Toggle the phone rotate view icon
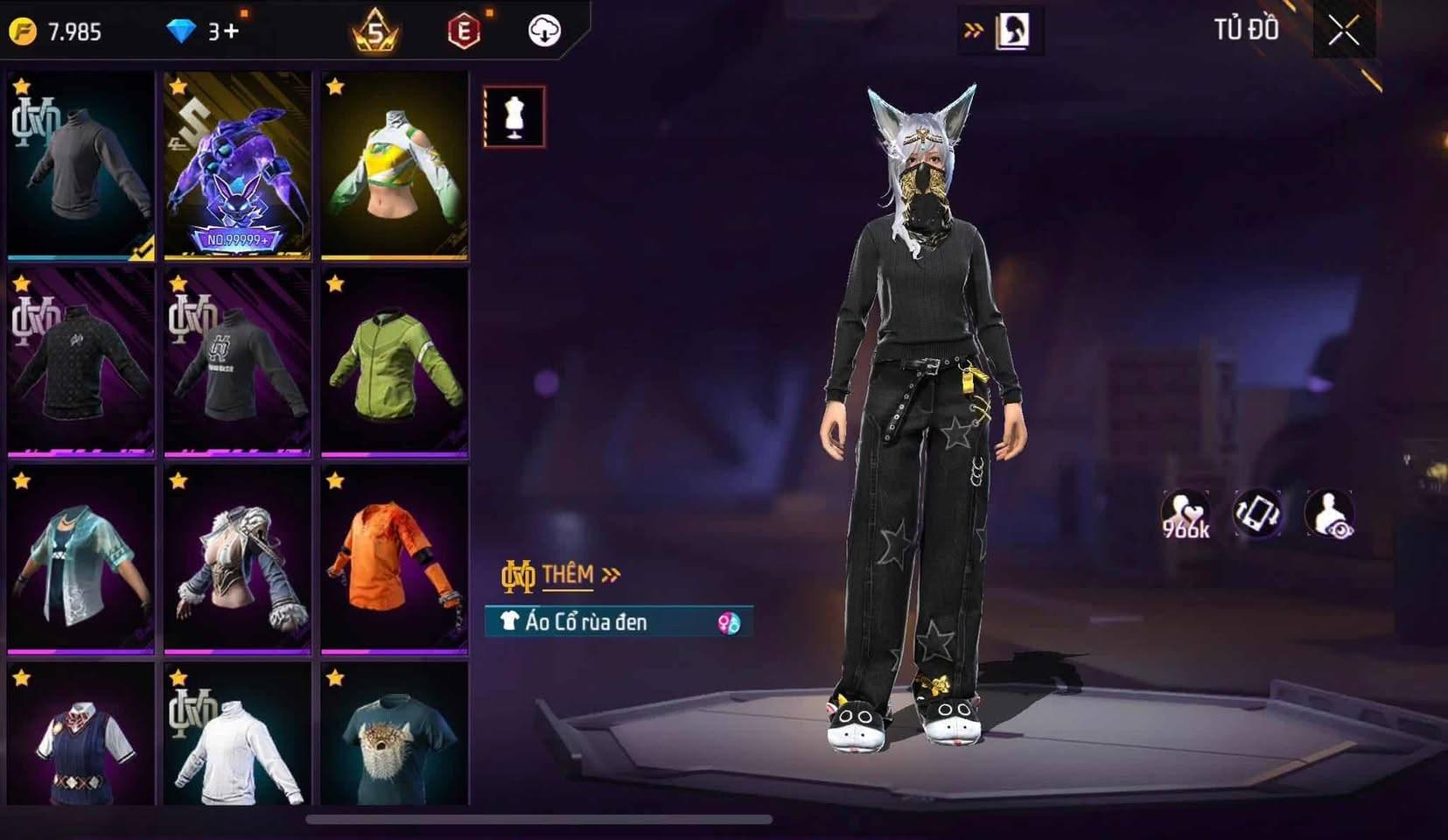Screen dimensions: 1448x840 [1257, 513]
